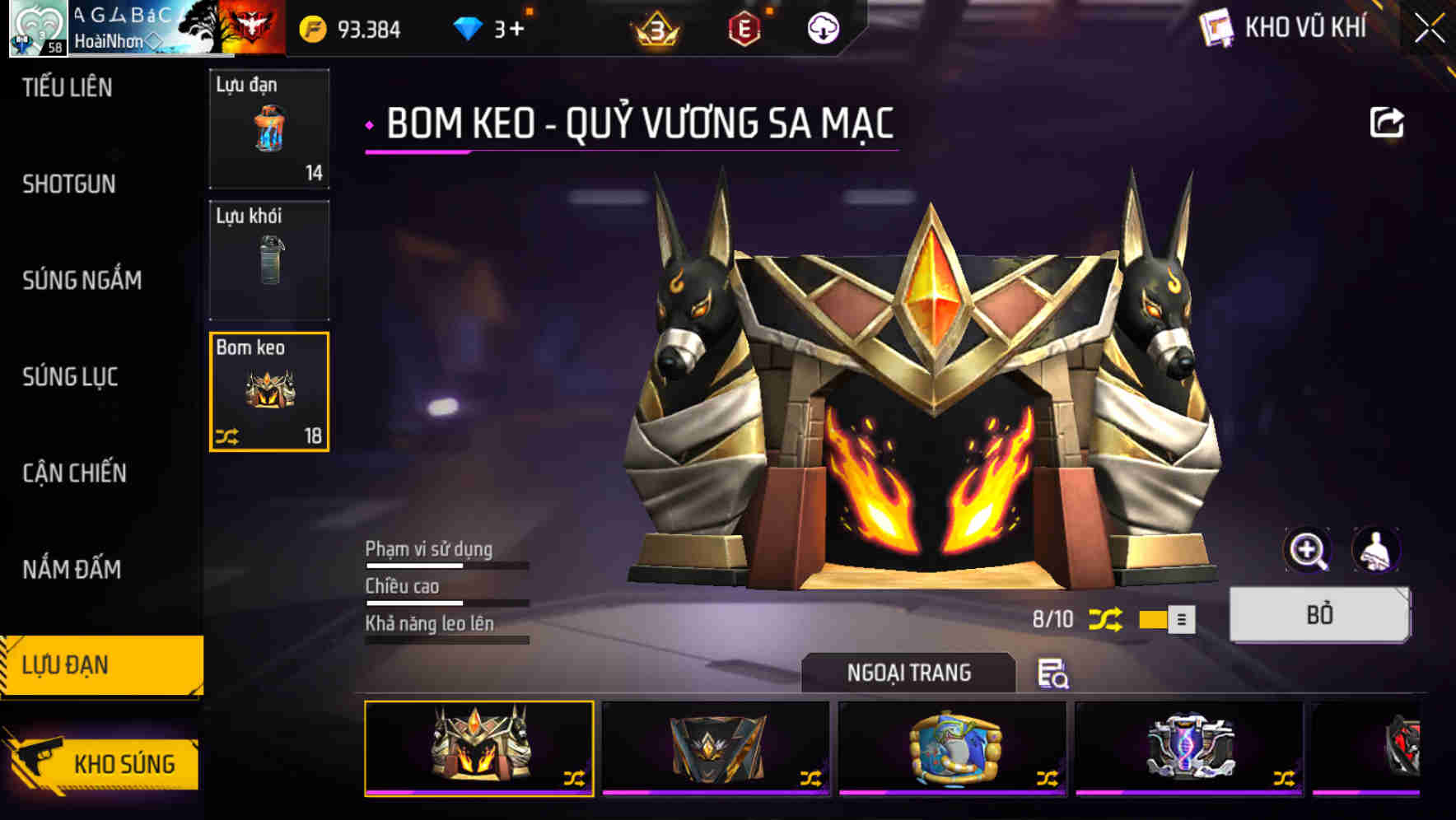1456x820 pixels.
Task: Open the CẬN CHIẾN category
Action: click(75, 473)
